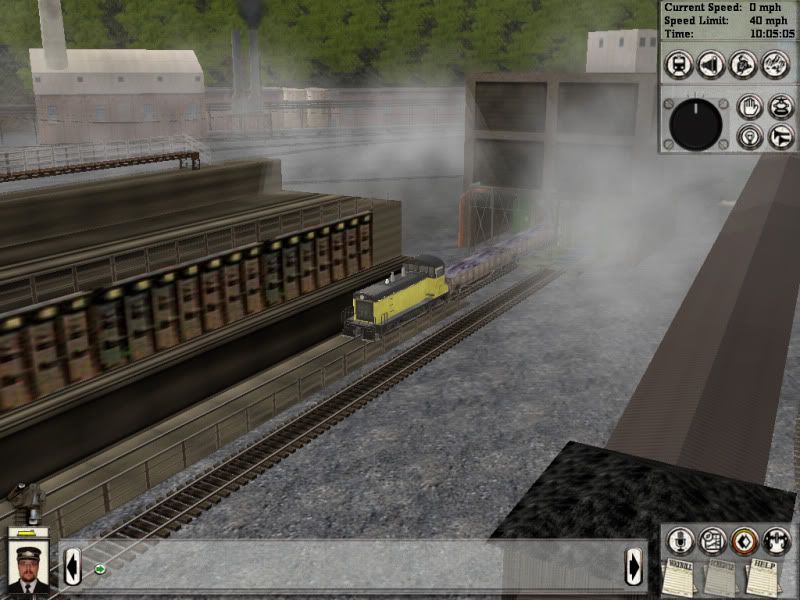Screen dimensions: 800x600
Task: Open the Schedule notepad
Action: [x=722, y=578]
